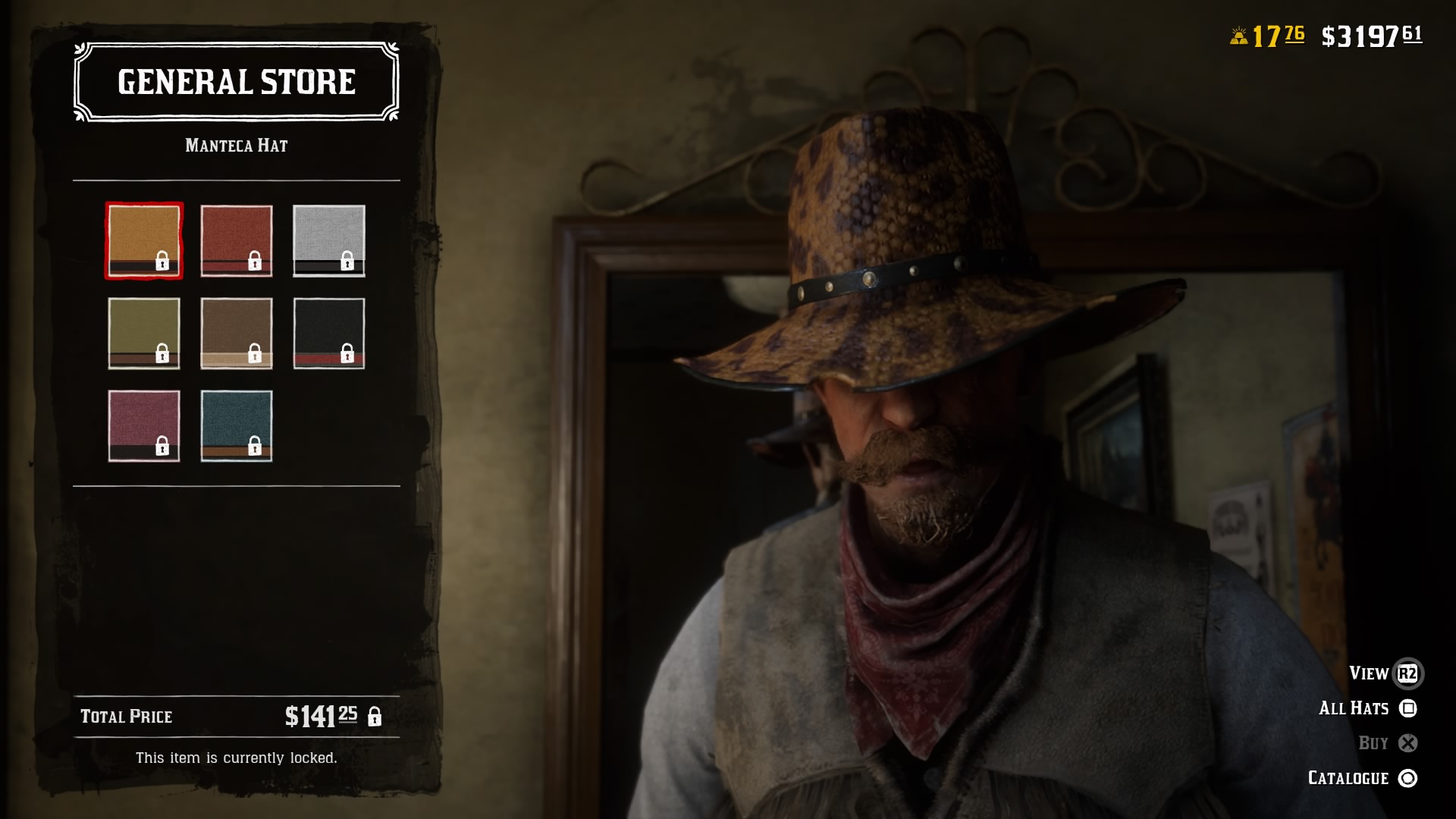Click the square button prompt for All Hats
Viewport: 1456px width, 819px height.
1407,708
